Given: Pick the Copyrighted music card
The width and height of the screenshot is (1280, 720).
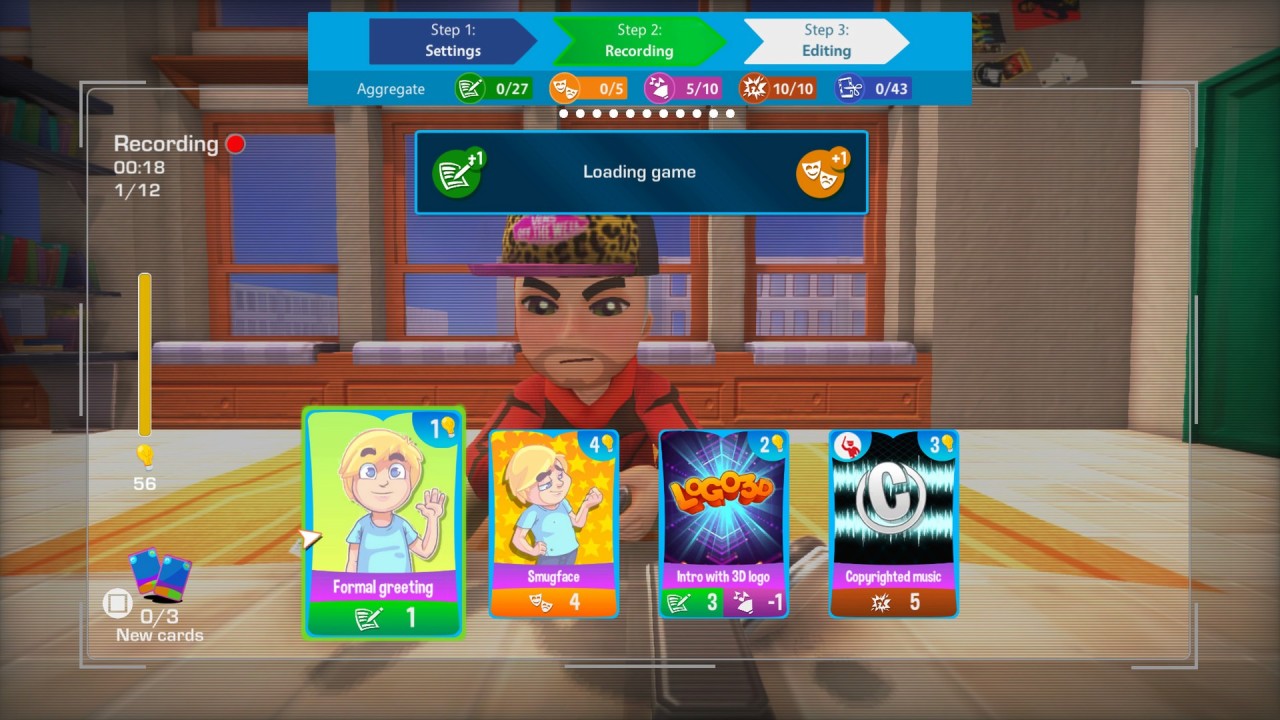Looking at the screenshot, I should click(893, 523).
